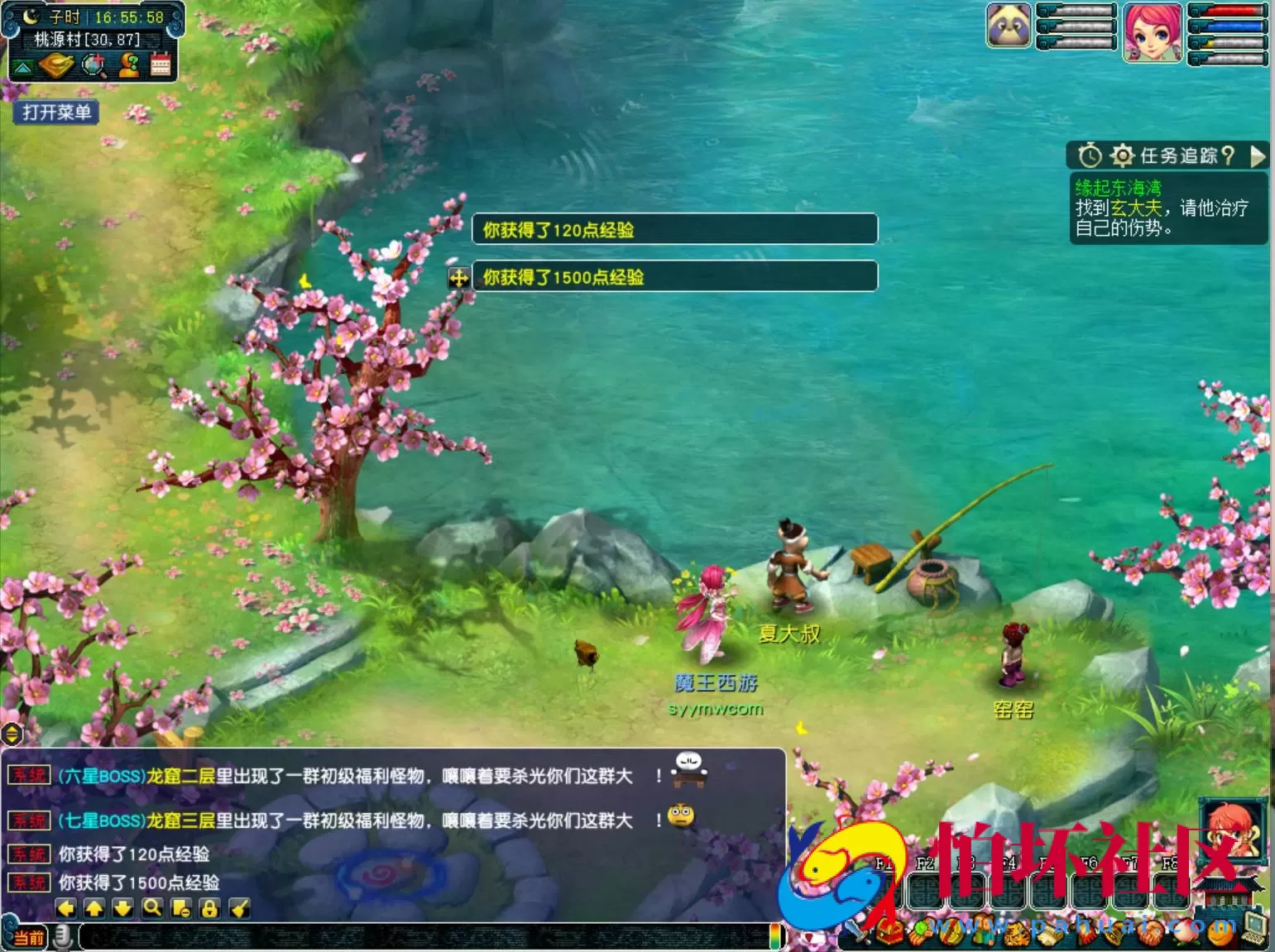
Task: Click the chat input field at the bottom
Action: tap(414, 939)
